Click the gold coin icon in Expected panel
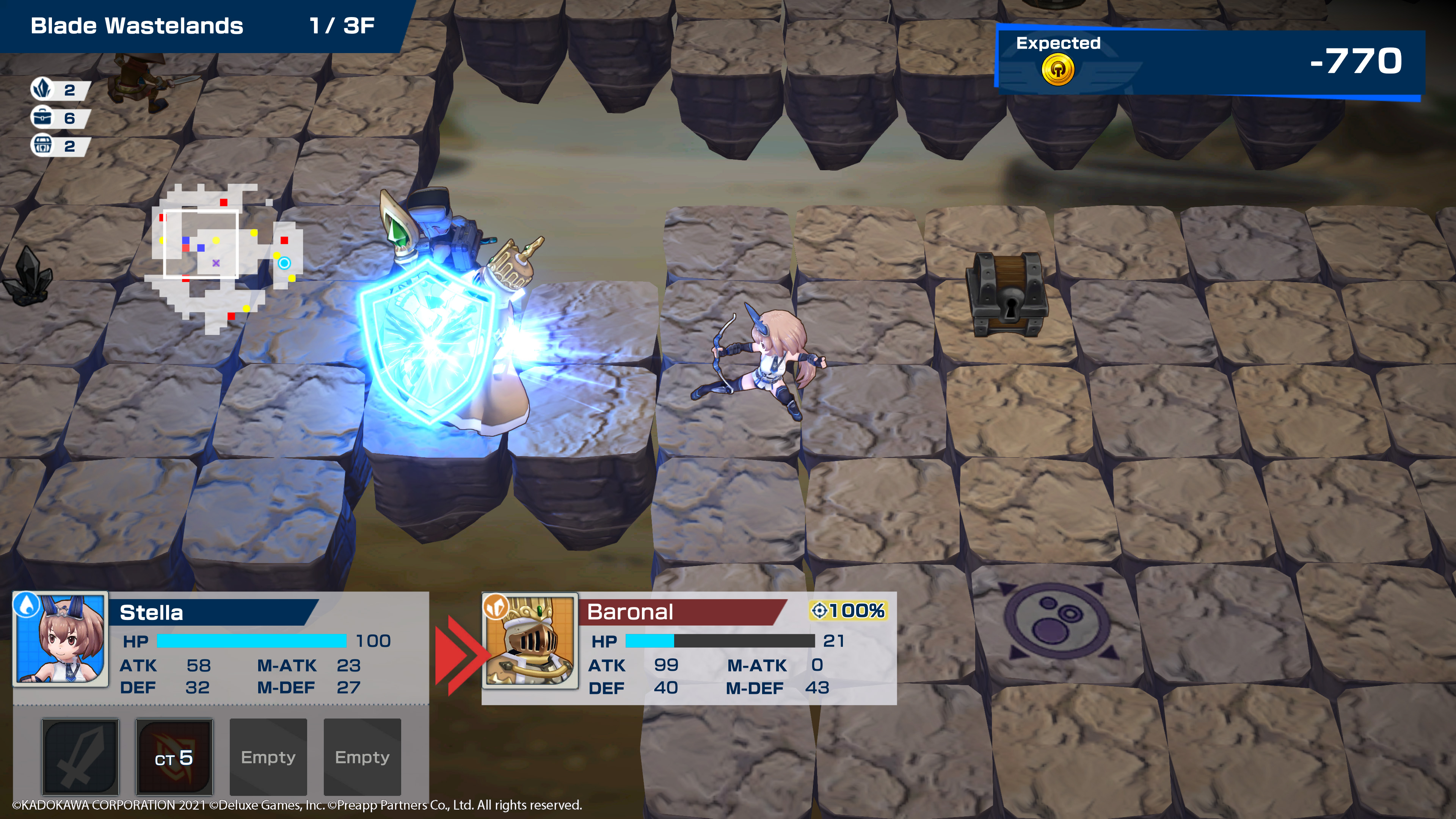The height and width of the screenshot is (819, 1456). point(1057,70)
